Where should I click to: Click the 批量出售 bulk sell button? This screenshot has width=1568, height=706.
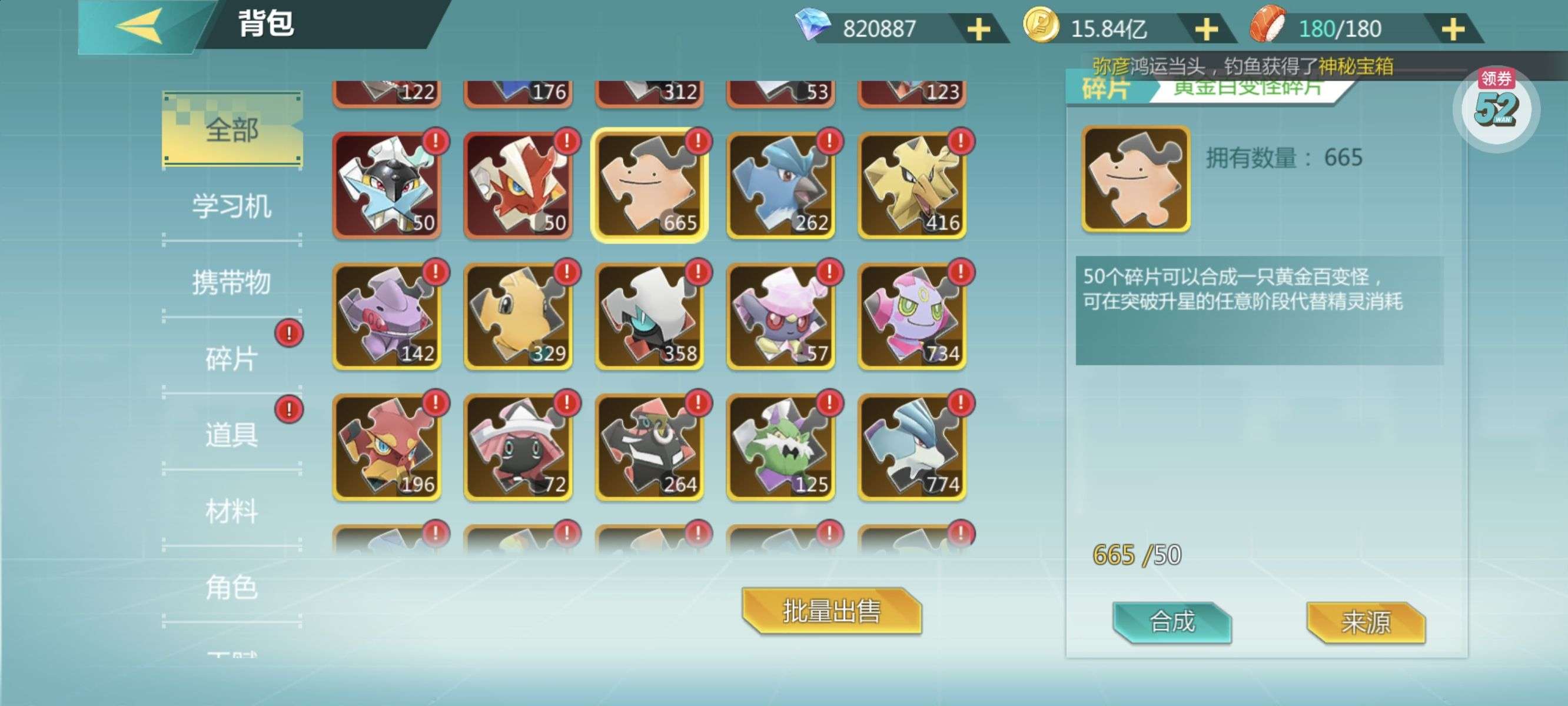click(832, 611)
